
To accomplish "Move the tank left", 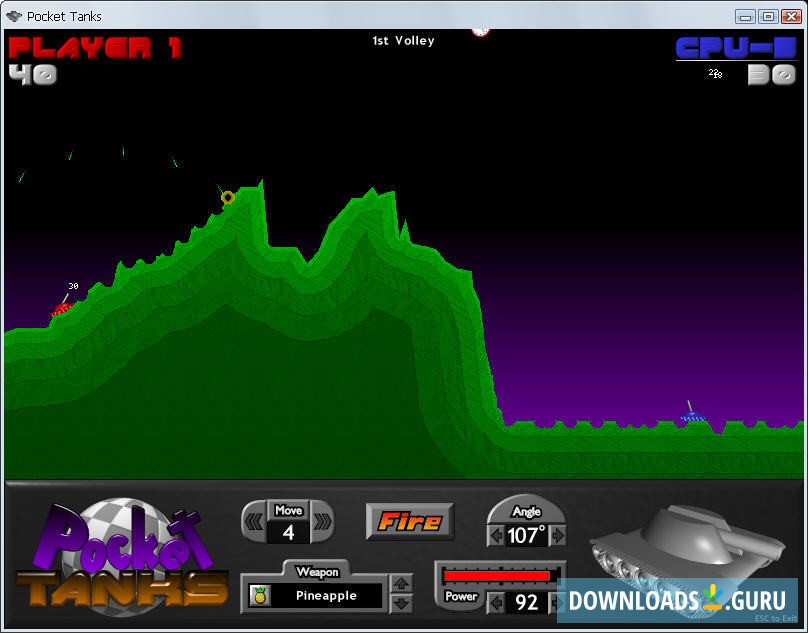I will pos(255,521).
